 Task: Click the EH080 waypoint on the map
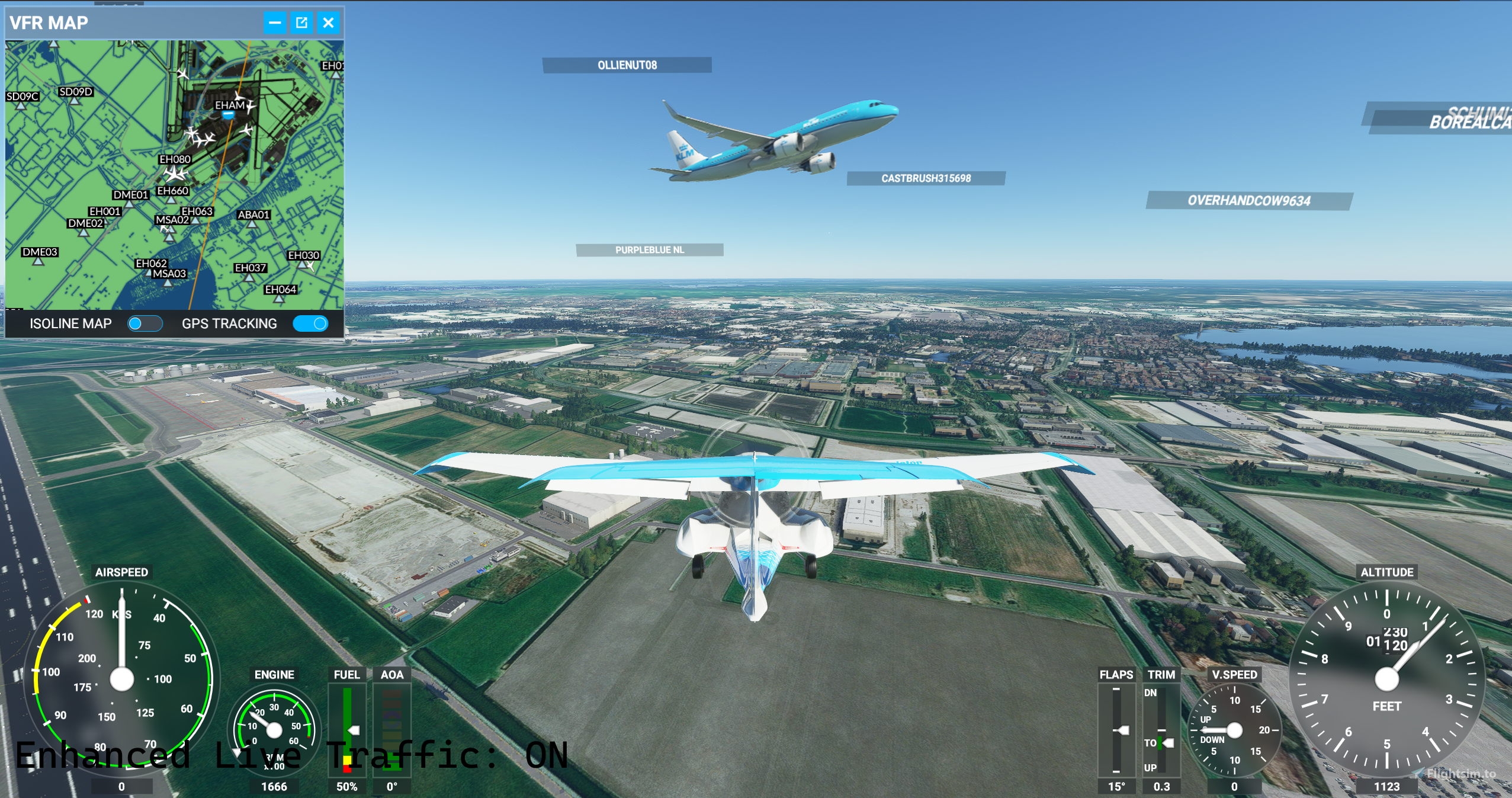click(175, 159)
